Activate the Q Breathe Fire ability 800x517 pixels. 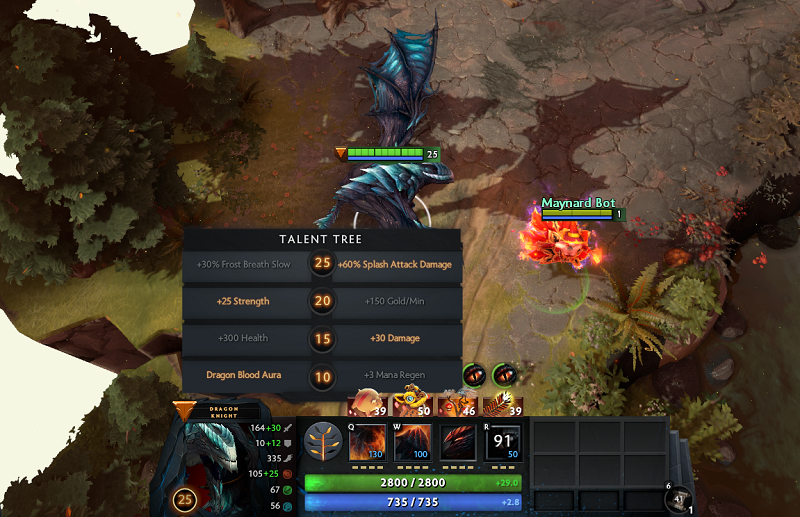coord(367,441)
